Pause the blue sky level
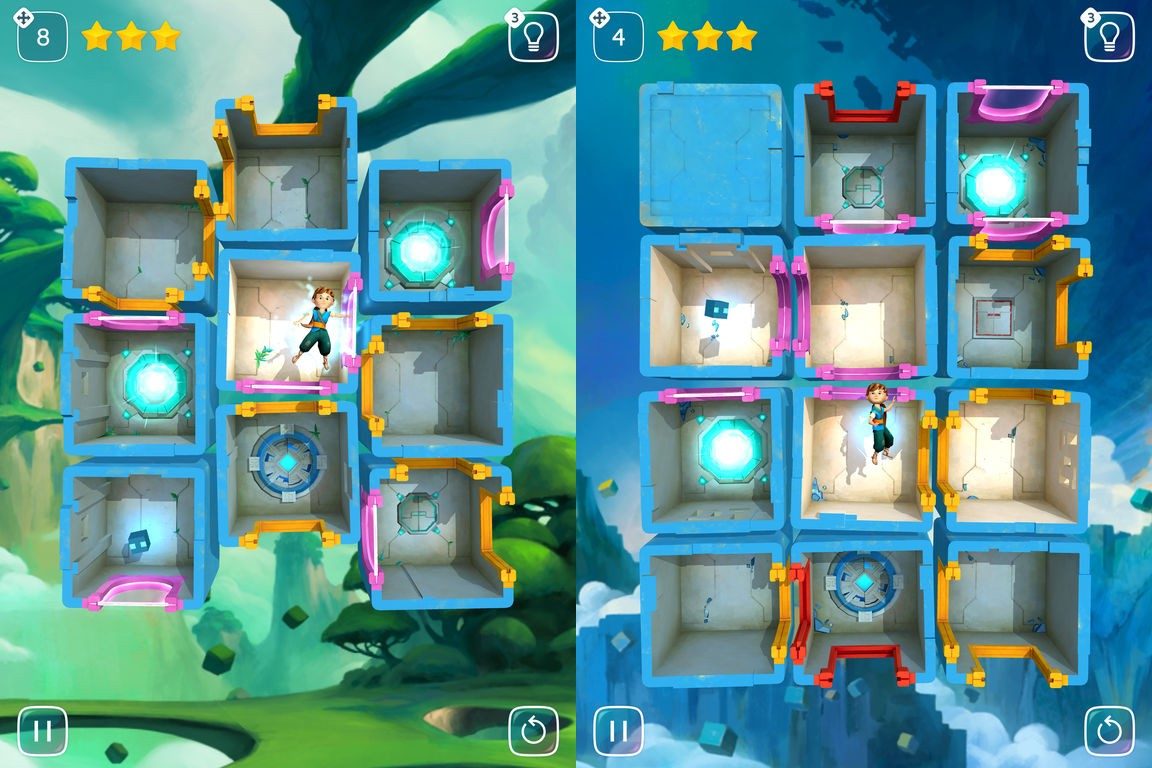 pos(618,730)
